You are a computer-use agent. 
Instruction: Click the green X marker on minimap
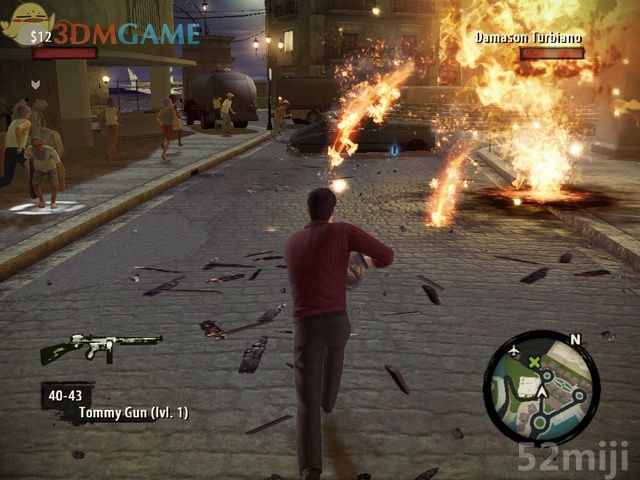pos(535,361)
